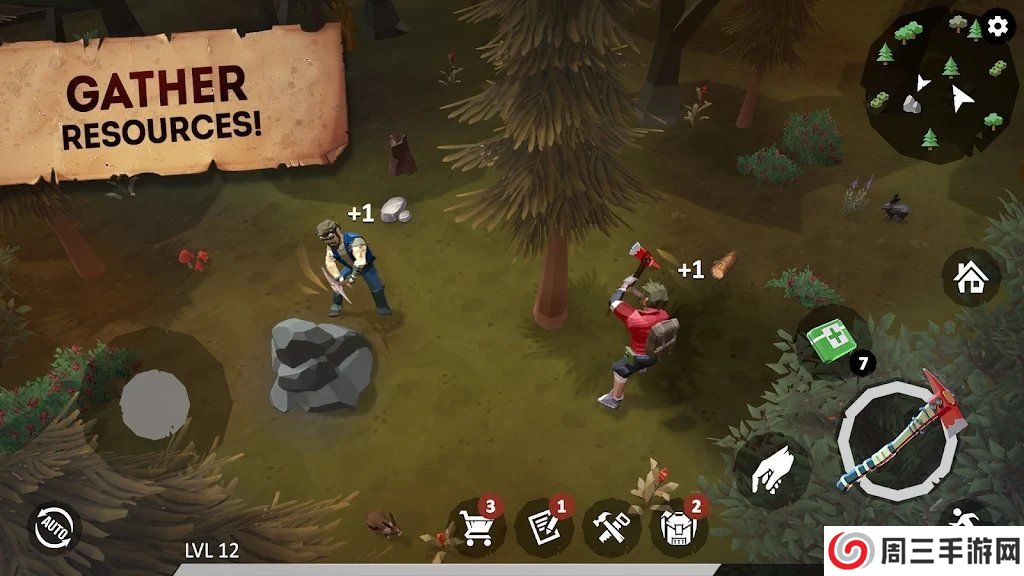Toggle the AUTO mode button
This screenshot has height=576, width=1024.
54,527
